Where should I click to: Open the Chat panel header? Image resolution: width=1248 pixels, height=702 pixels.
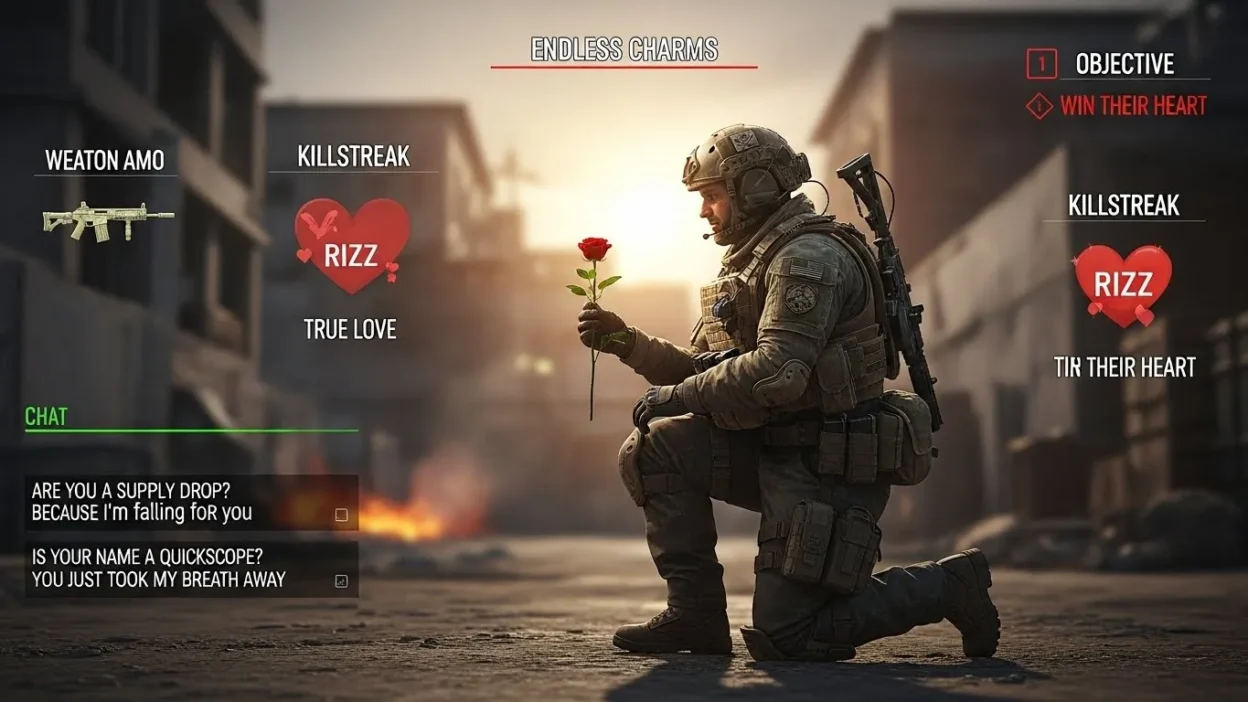point(47,417)
